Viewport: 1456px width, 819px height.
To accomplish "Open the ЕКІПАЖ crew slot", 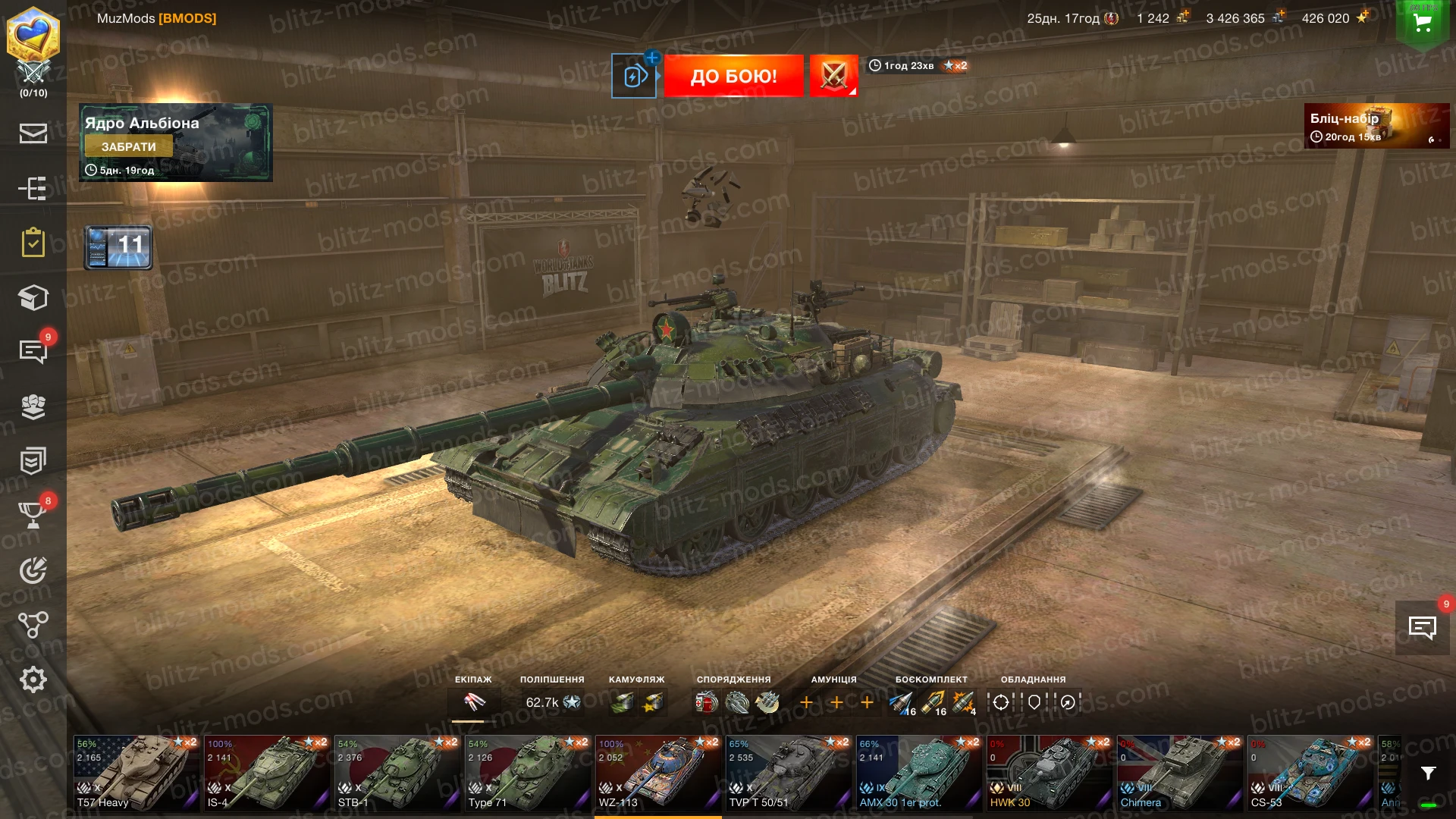I will (x=474, y=702).
